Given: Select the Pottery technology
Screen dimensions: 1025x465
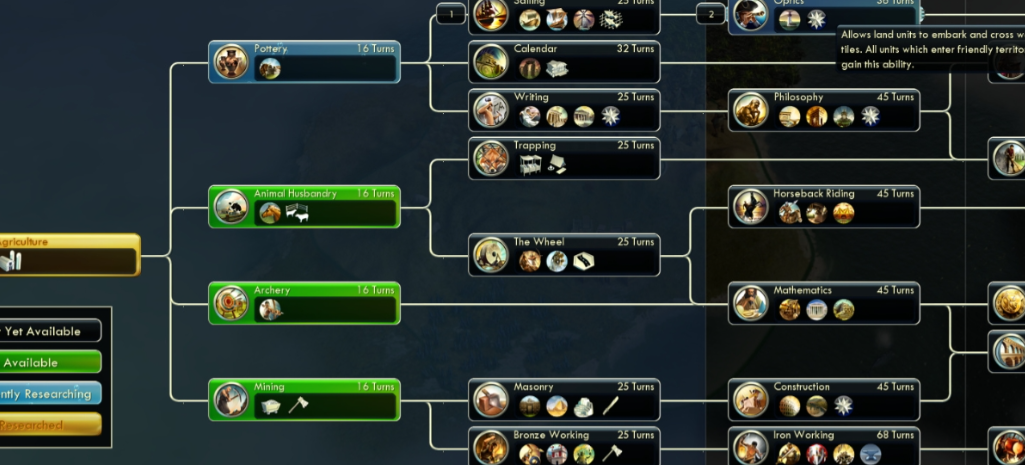Looking at the screenshot, I should [x=304, y=61].
